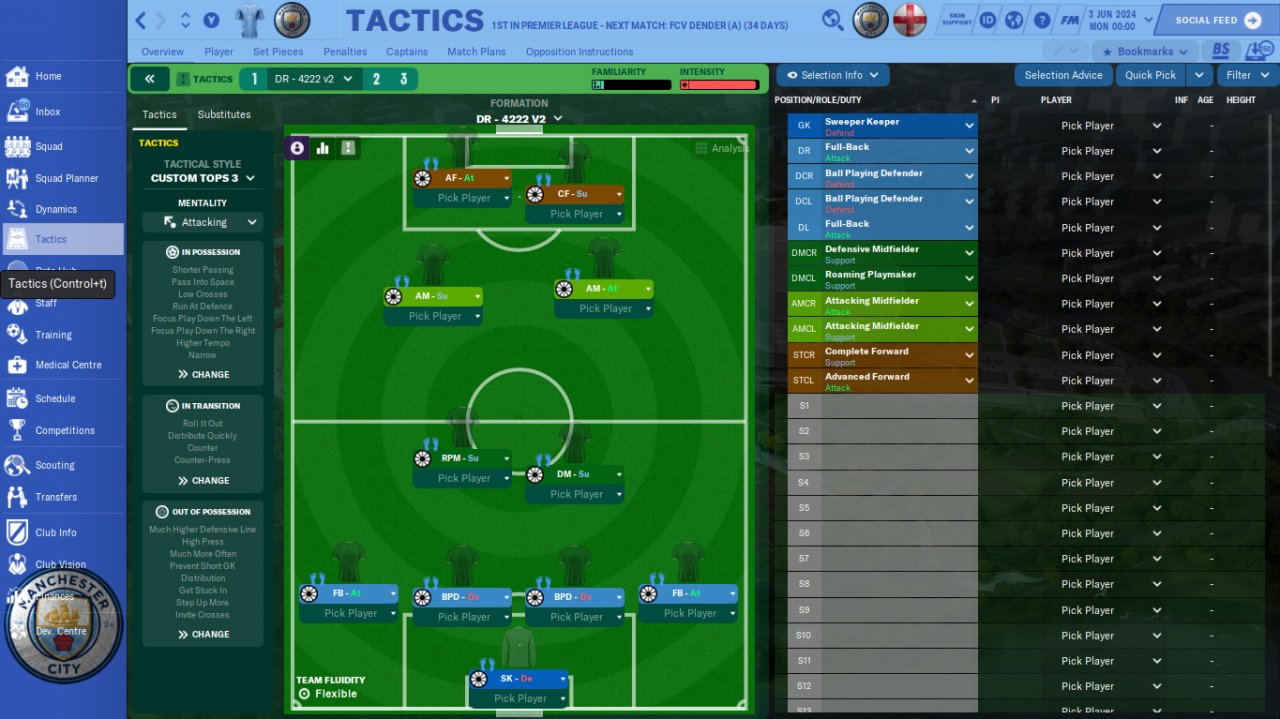Open the Squad screen from sidebar
The width and height of the screenshot is (1280, 719).
click(x=48, y=146)
